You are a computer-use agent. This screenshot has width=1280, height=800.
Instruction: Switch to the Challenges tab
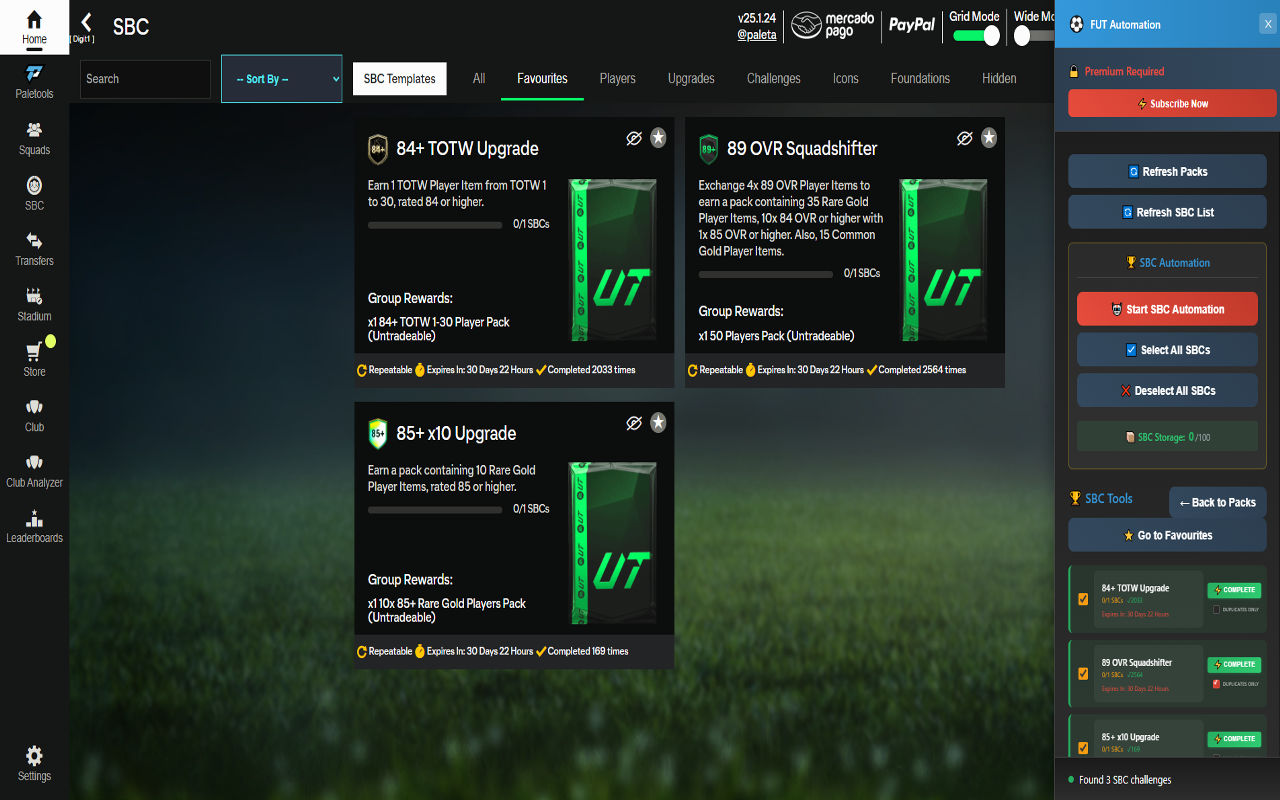click(773, 78)
